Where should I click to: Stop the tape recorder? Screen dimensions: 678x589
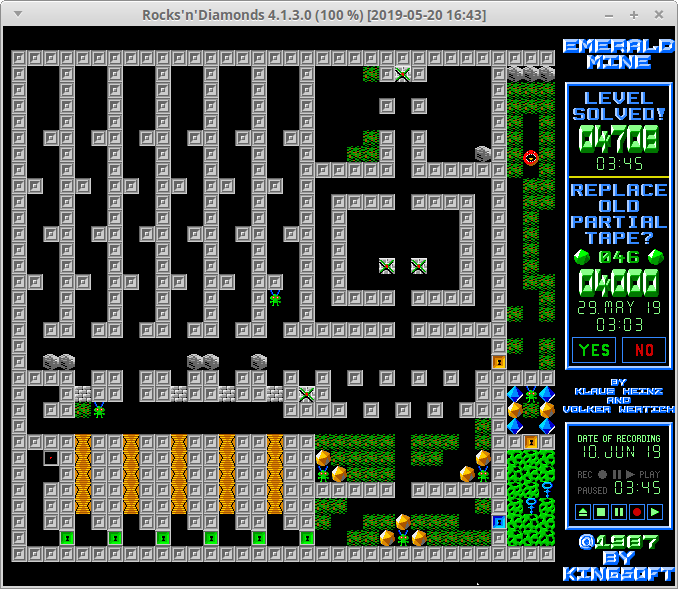coord(601,512)
